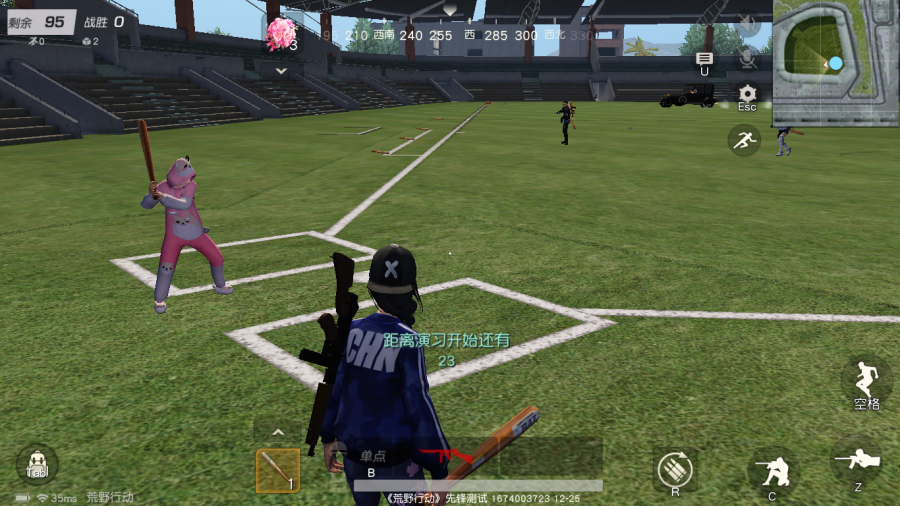The height and width of the screenshot is (506, 900).
Task: Open settings via the gear icon
Action: pyautogui.click(x=747, y=94)
